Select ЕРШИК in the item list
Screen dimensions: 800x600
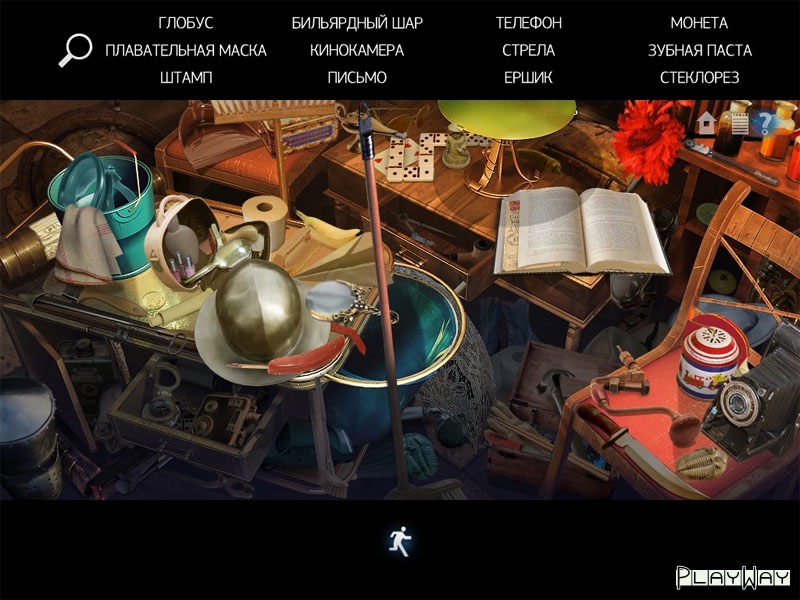click(x=529, y=77)
